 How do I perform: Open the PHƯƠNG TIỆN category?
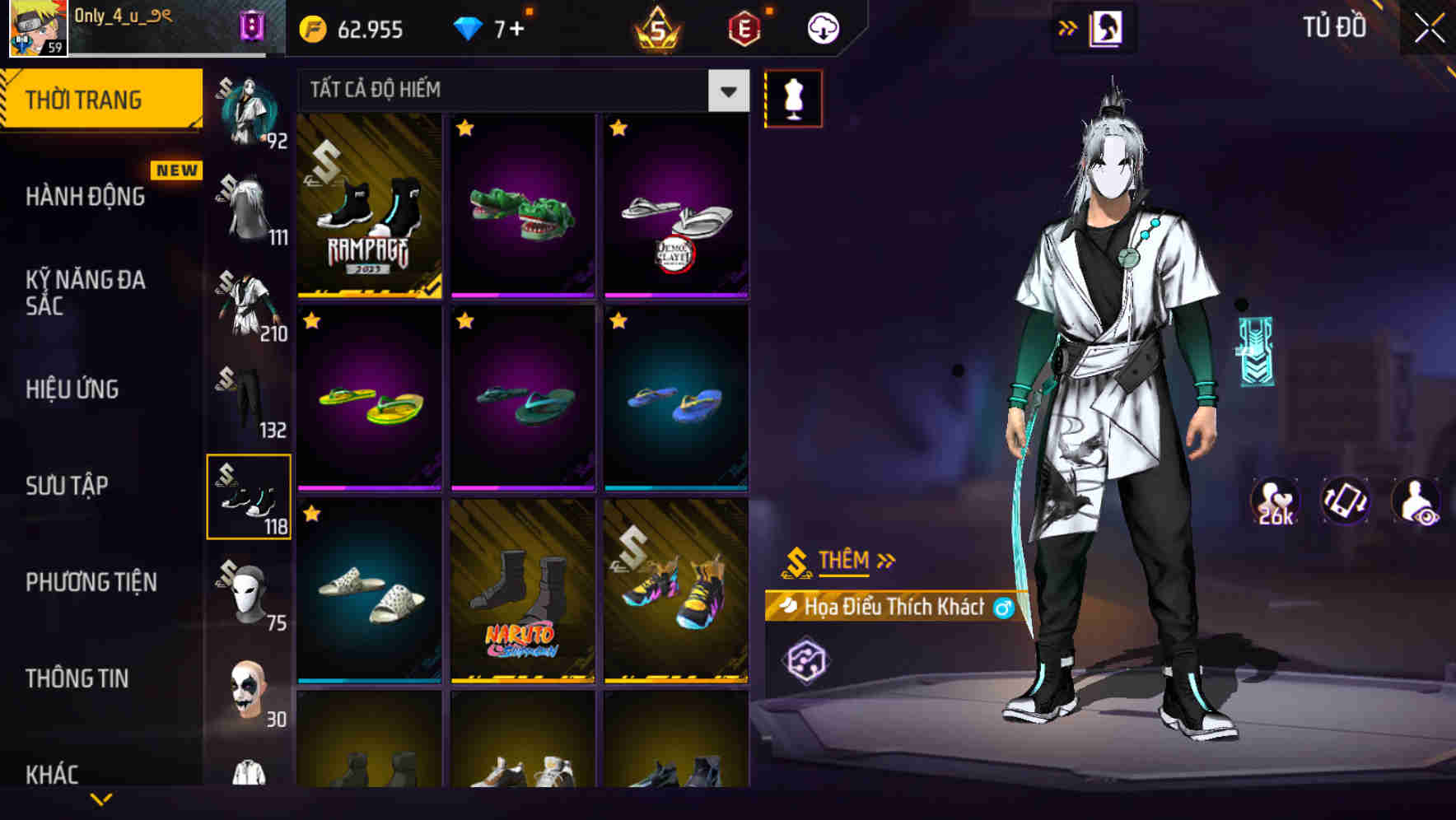point(92,582)
